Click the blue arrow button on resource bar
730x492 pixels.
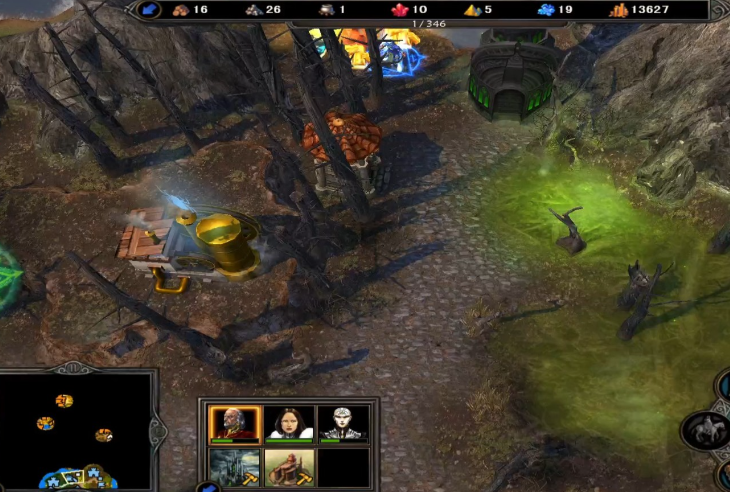149,10
